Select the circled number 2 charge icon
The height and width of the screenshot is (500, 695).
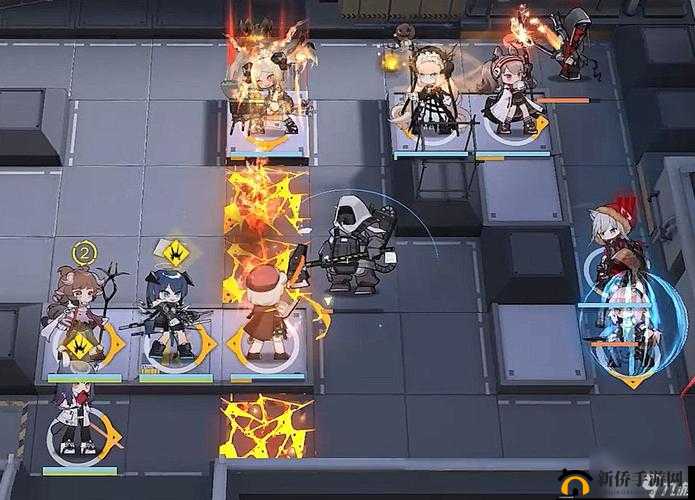(x=84, y=251)
